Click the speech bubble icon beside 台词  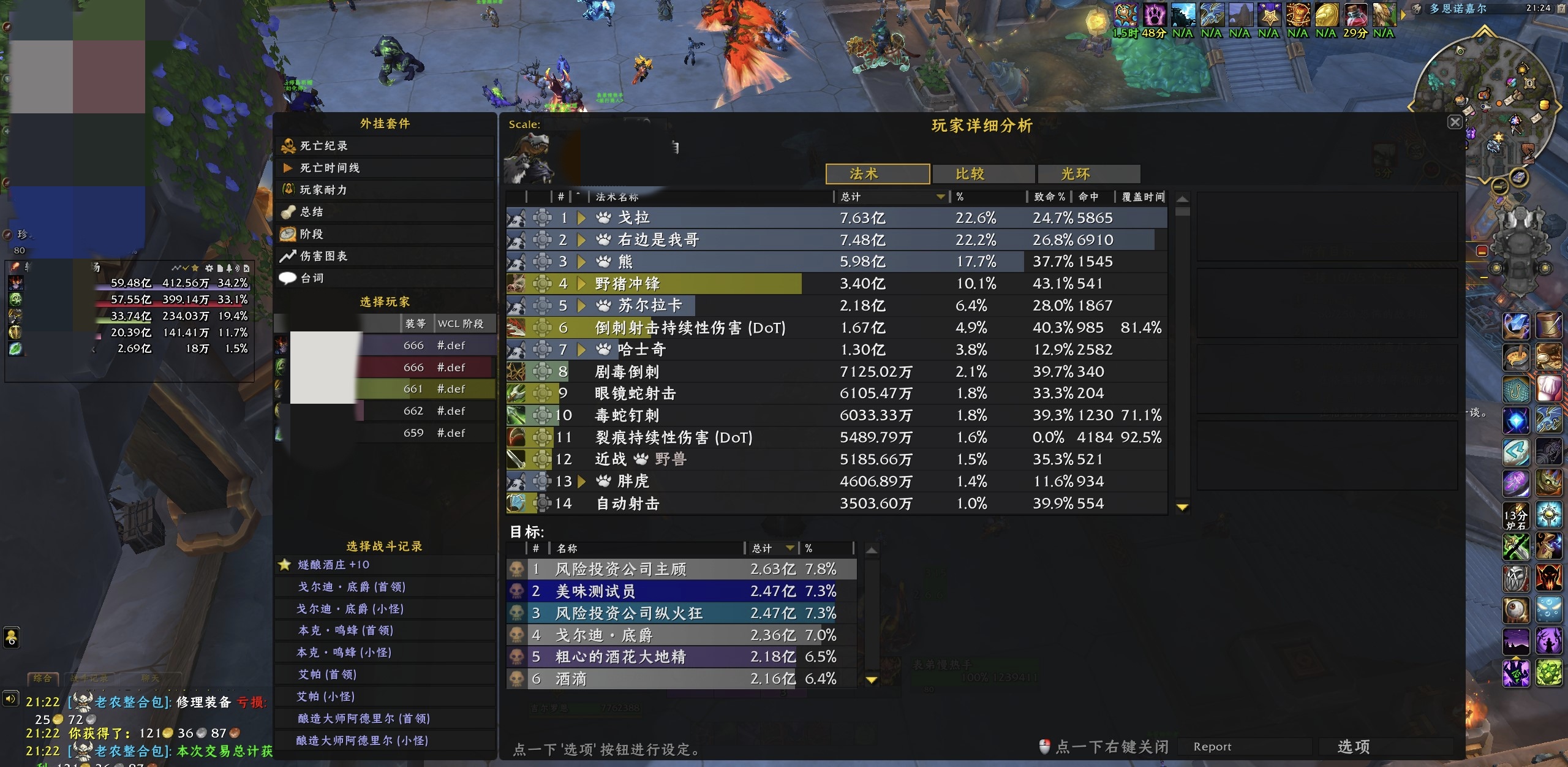(x=288, y=278)
